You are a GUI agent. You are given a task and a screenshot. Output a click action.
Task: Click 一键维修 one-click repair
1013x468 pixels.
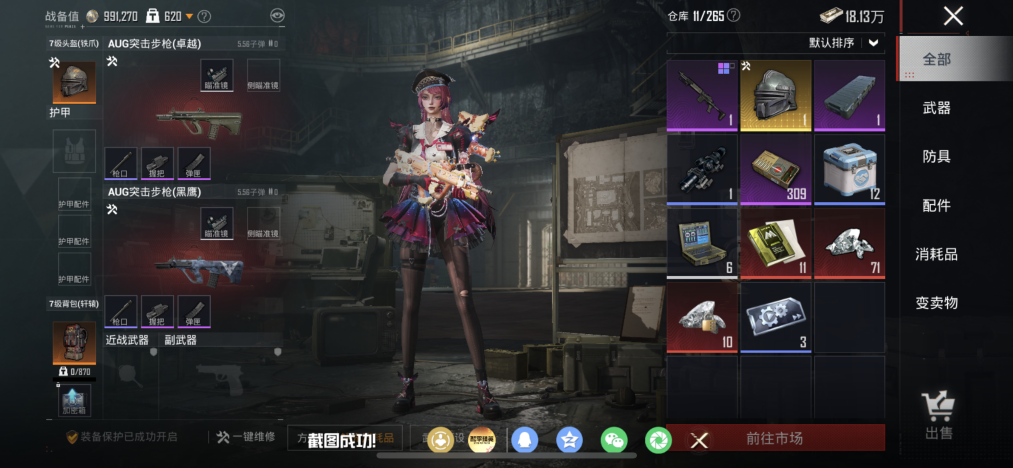pos(246,437)
